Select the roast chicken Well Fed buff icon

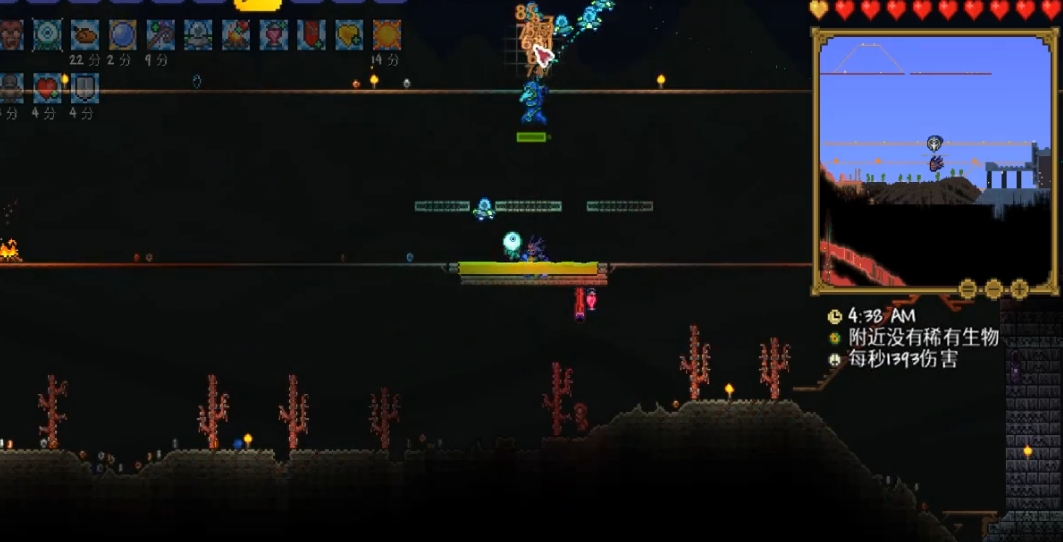coord(84,35)
